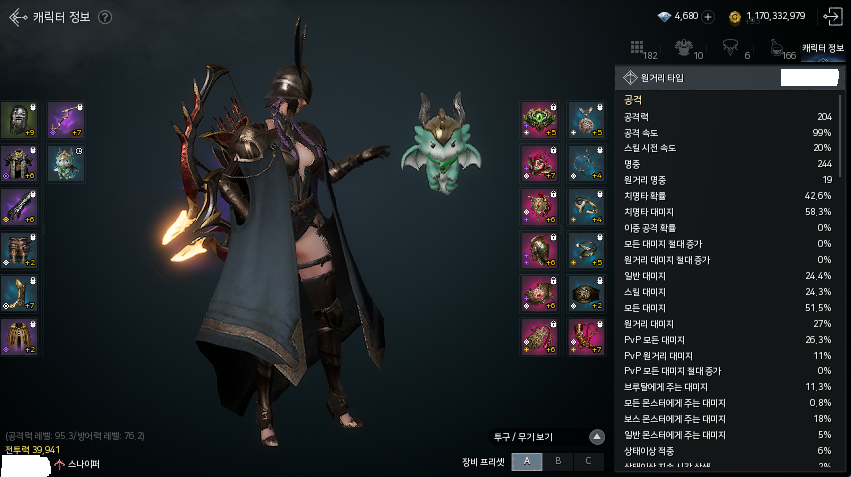Select the chest armor slot
The height and width of the screenshot is (477, 851).
[19, 162]
